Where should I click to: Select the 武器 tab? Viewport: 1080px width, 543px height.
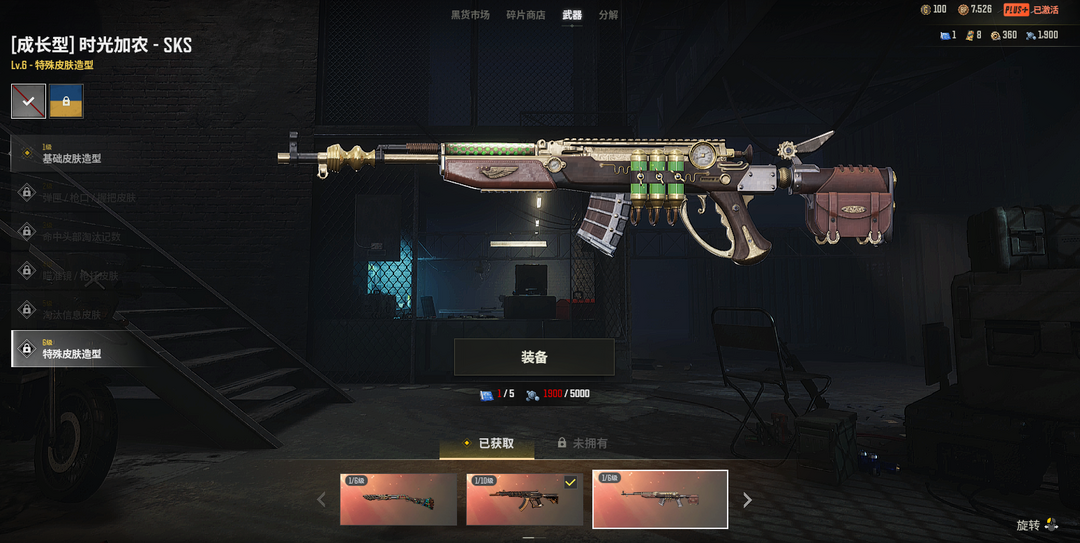pos(572,15)
